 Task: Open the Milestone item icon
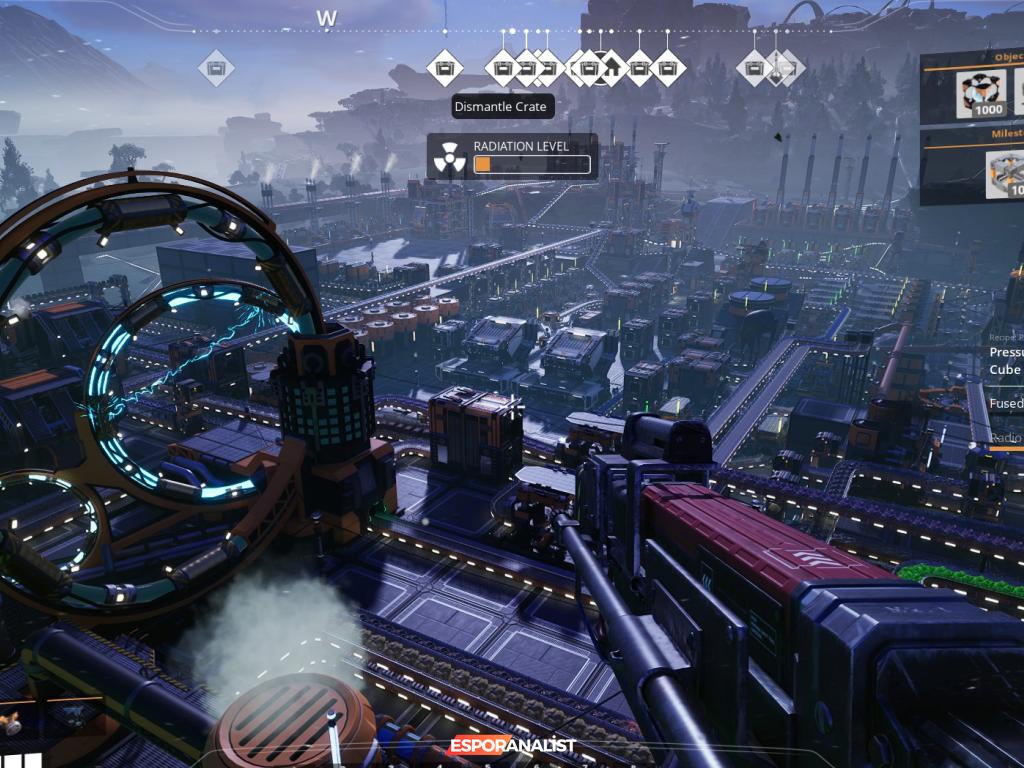click(x=1005, y=175)
